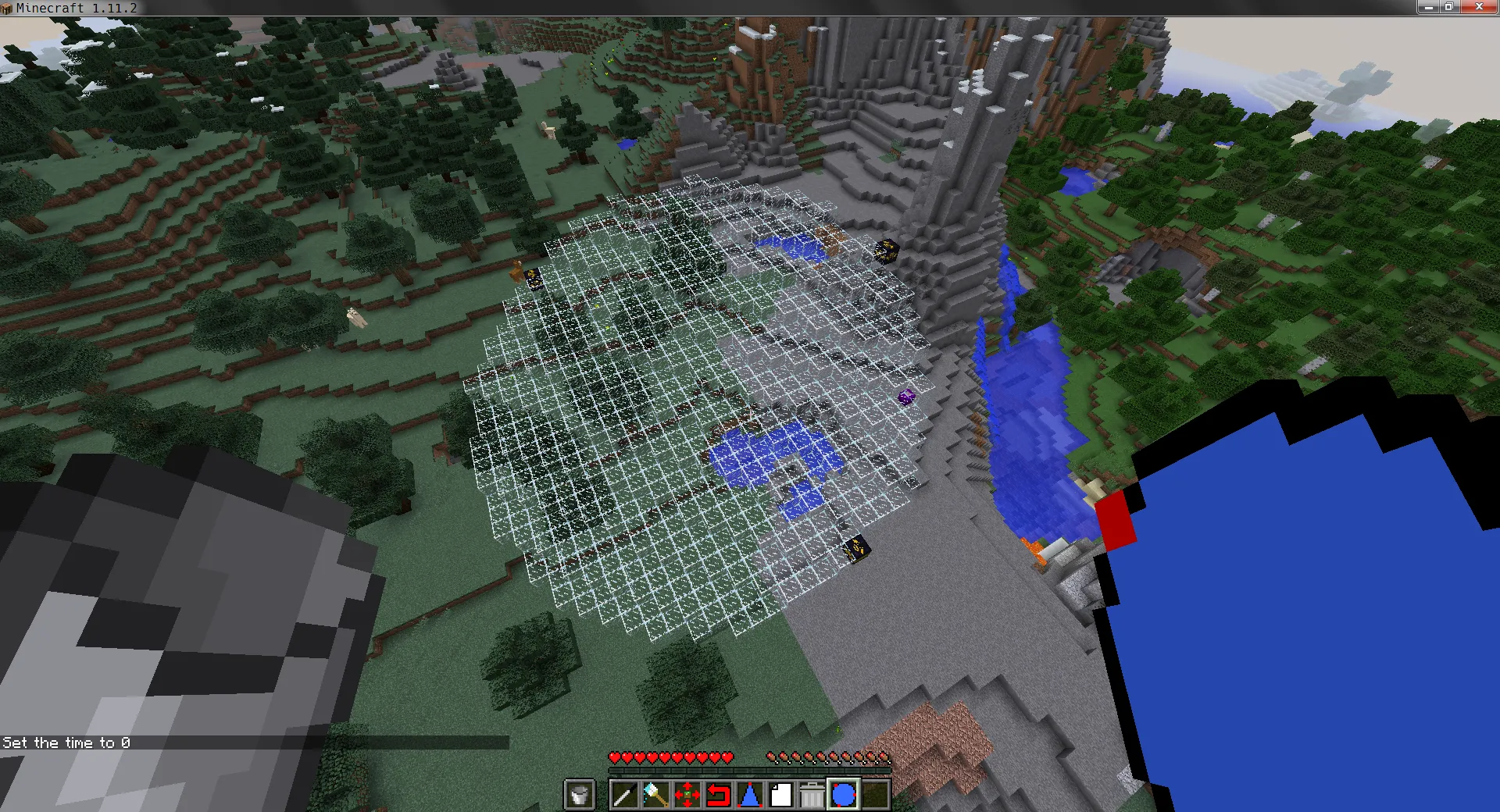
Task: Select the trash can item in the hotbar
Action: tap(813, 794)
